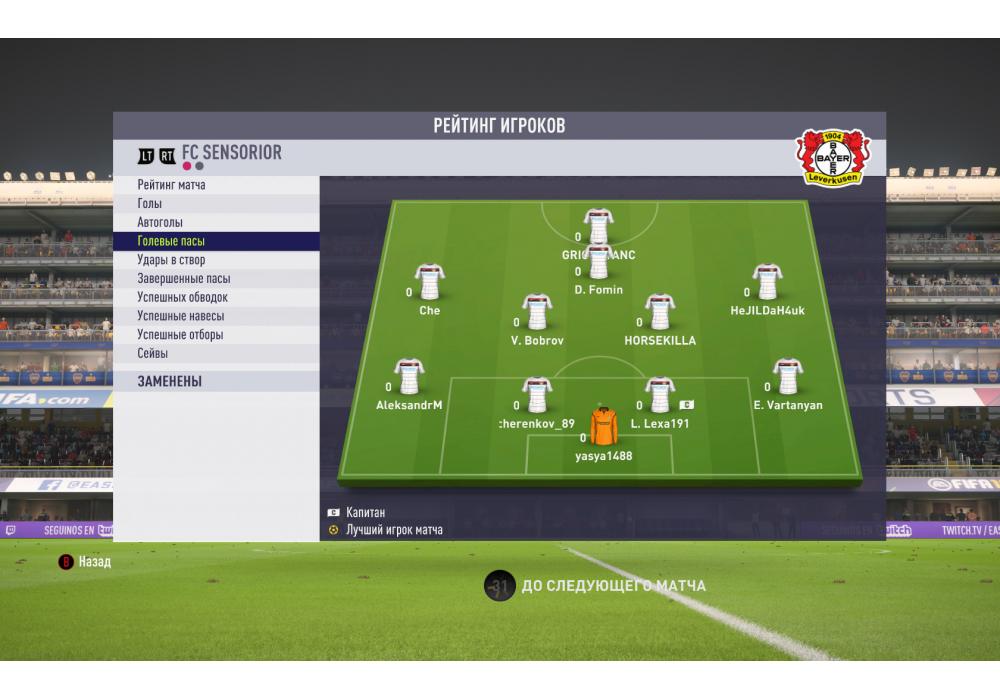Choose the Успешных обводок entry

182,297
